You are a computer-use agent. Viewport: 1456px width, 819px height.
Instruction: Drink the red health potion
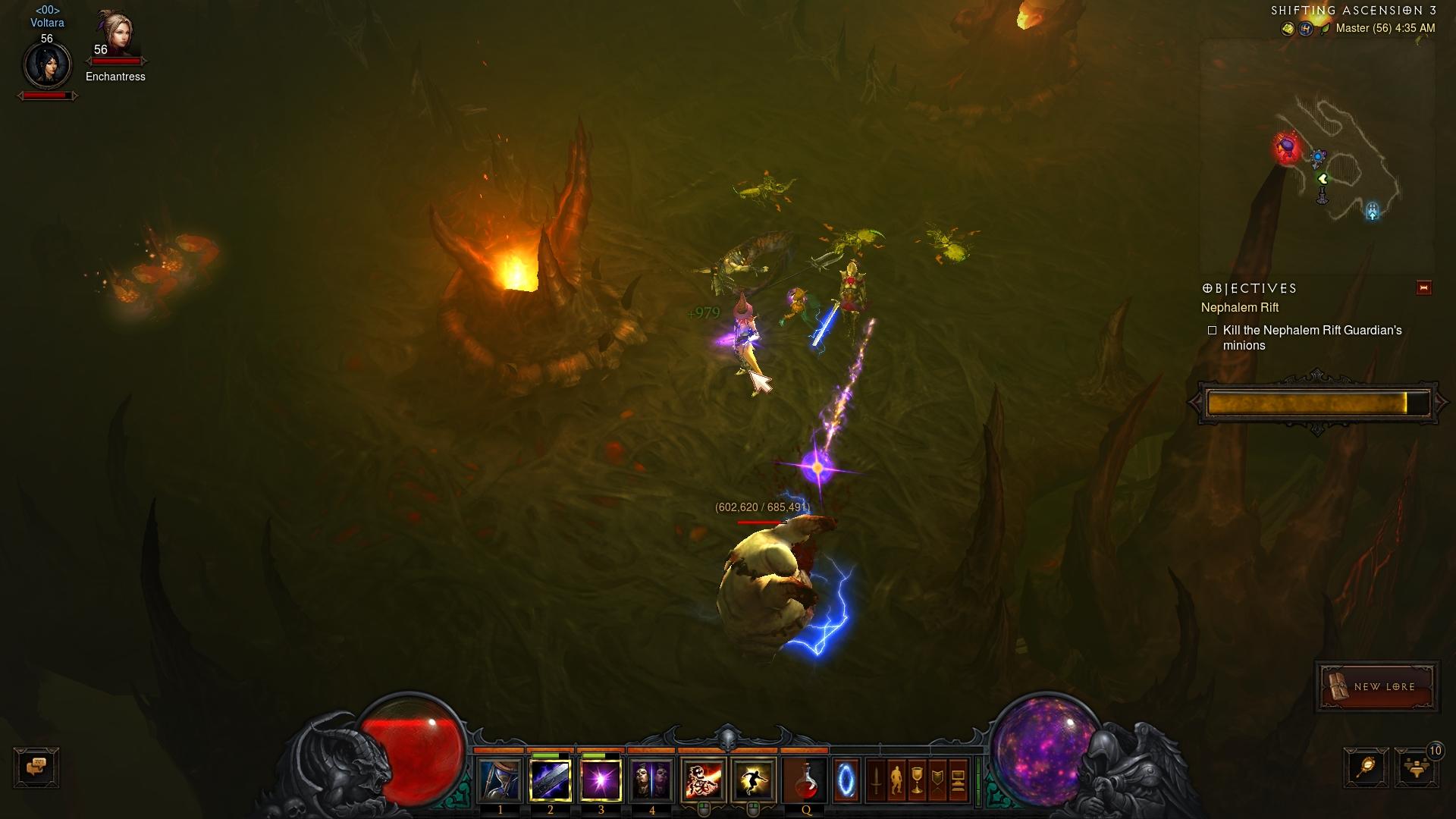click(x=805, y=780)
